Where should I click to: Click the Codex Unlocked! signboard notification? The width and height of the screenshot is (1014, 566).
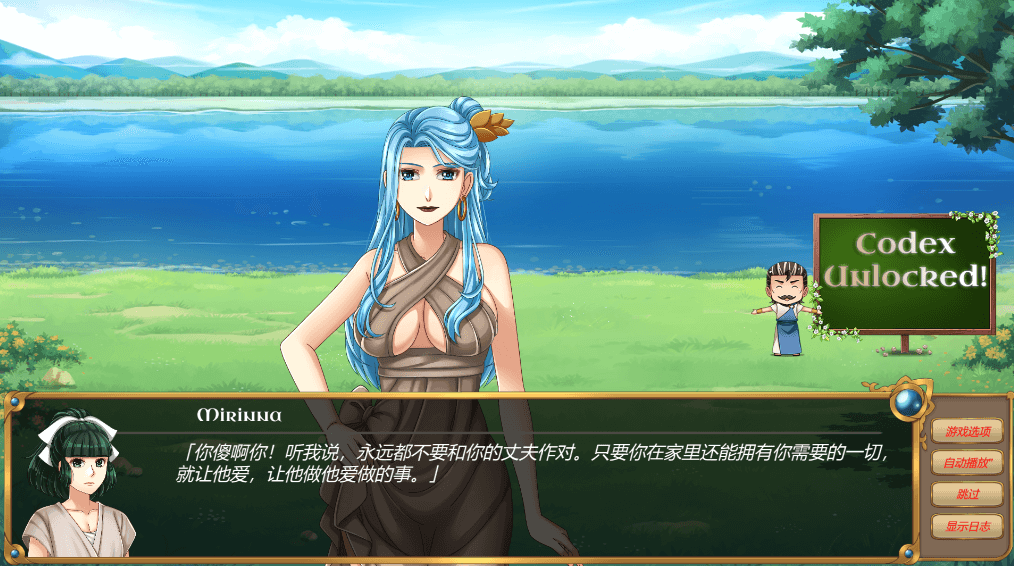pos(905,273)
